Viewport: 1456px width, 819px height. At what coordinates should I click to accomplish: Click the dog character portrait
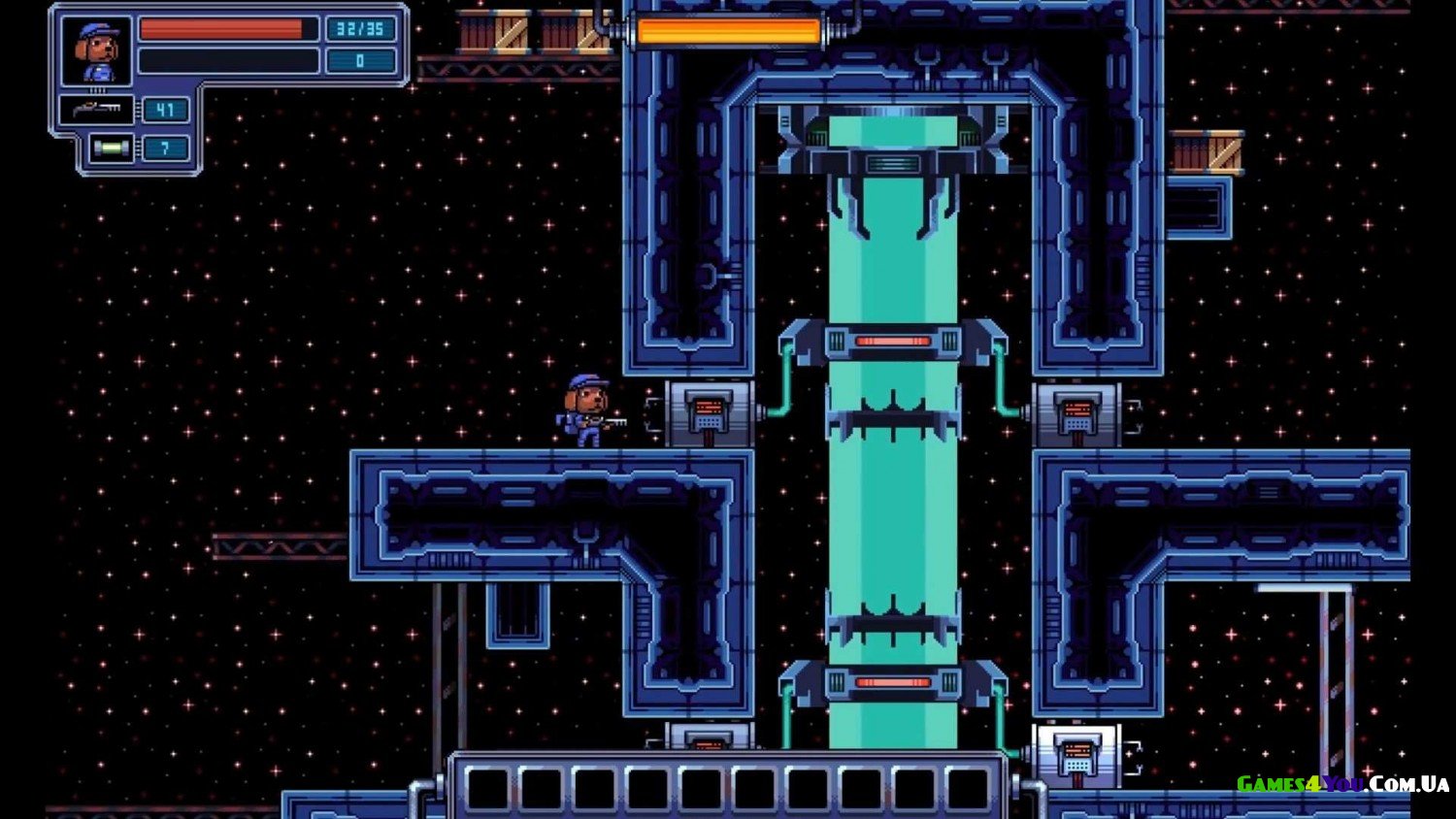[x=96, y=50]
